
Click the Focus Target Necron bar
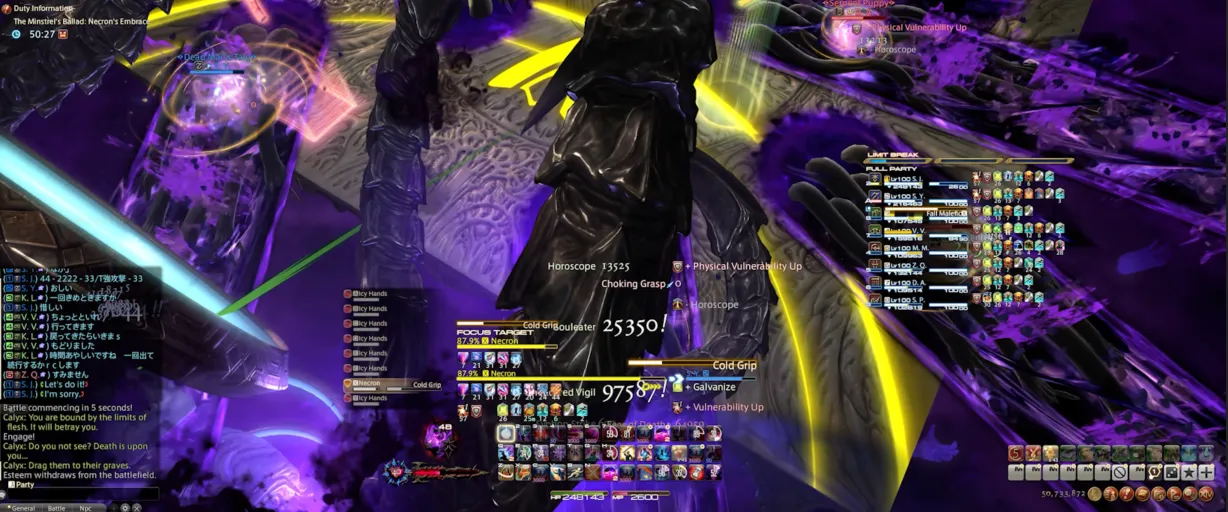click(505, 341)
